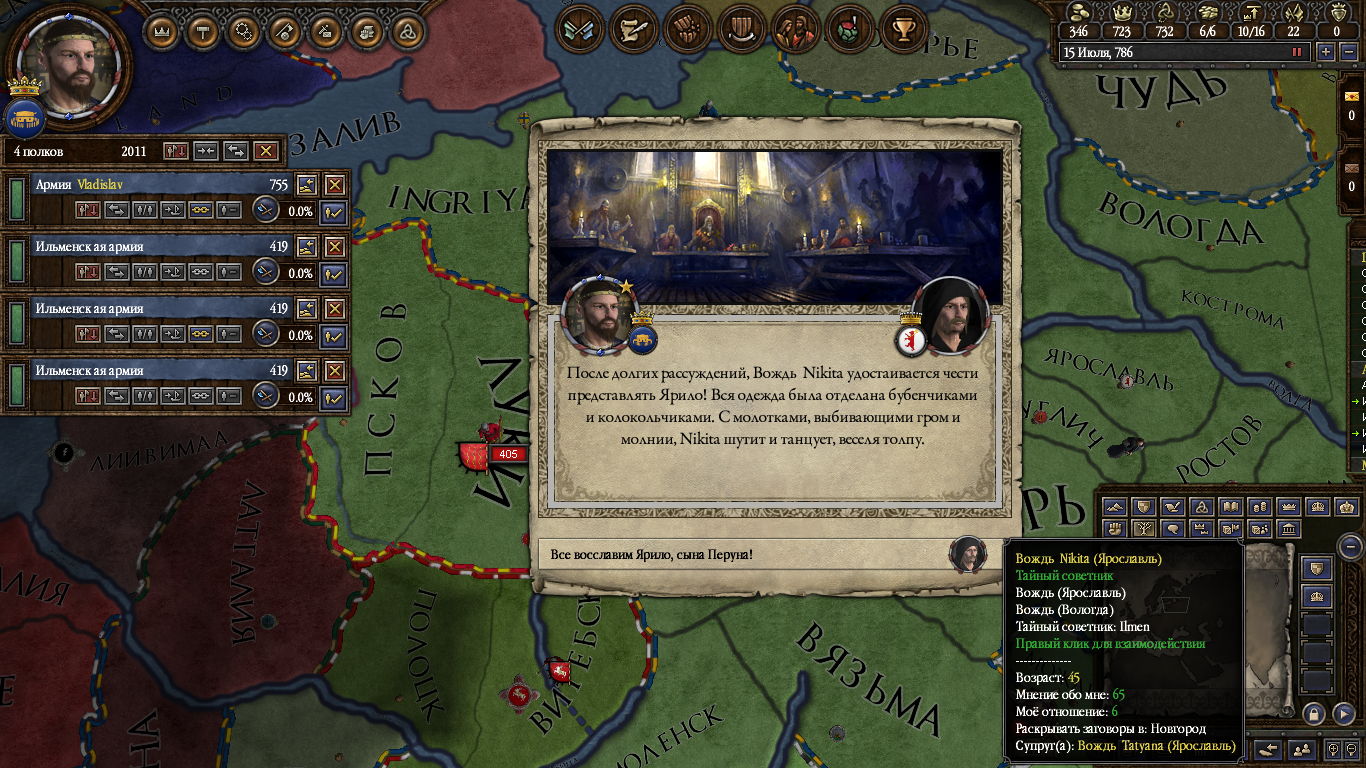Switch to the terrain map mode
Screen dimensions: 1366x768
[1114, 507]
